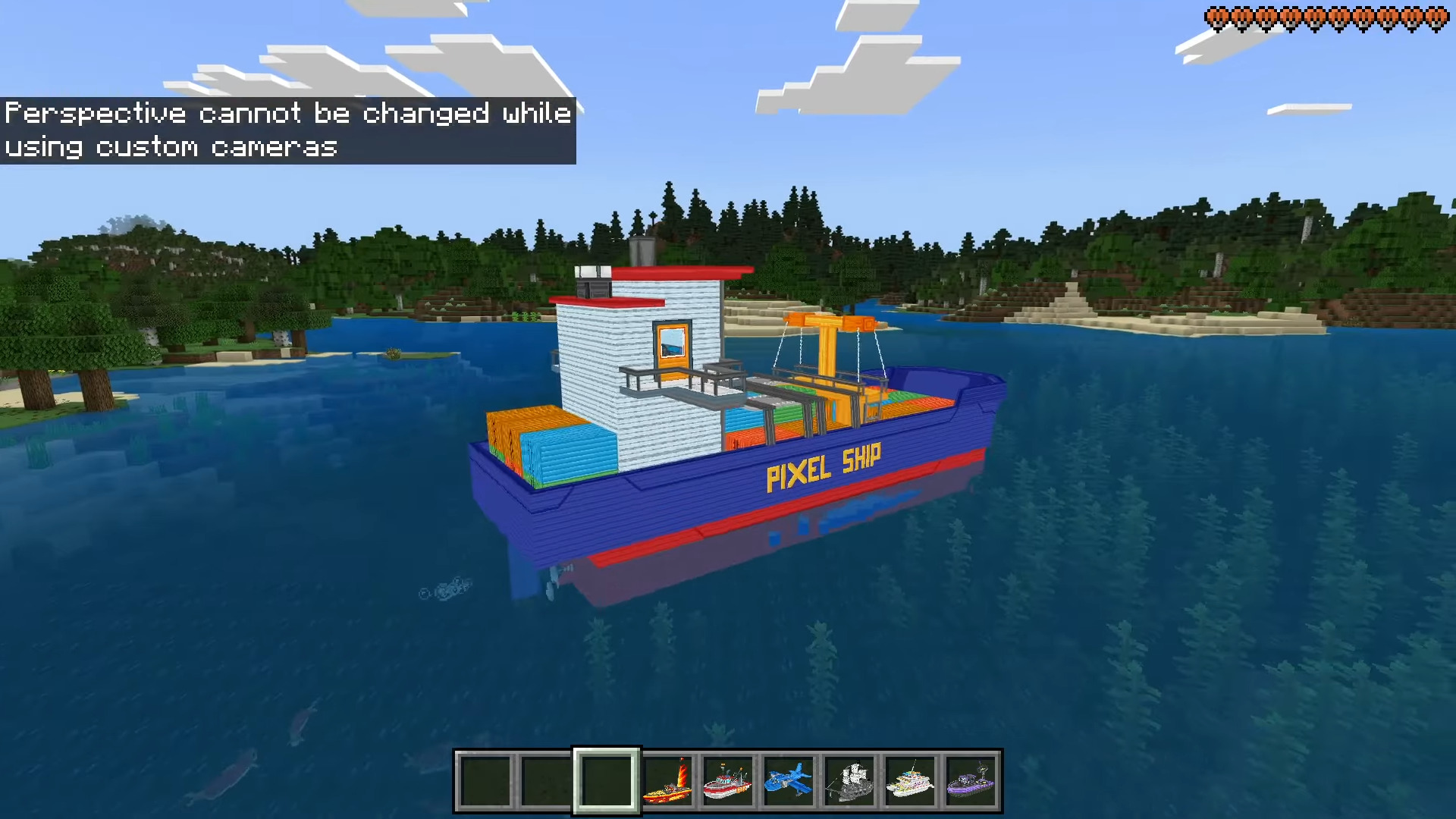Select the white yacht hotbar slot
This screenshot has height=819, width=1456.
tap(910, 781)
